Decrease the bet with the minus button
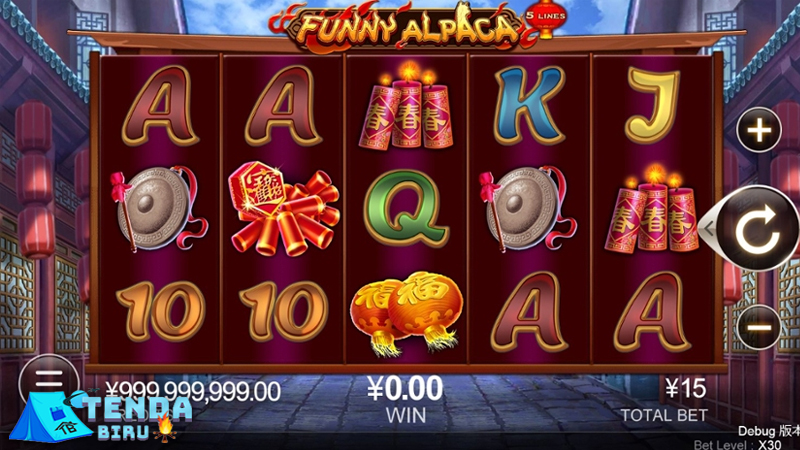The image size is (800, 450). tap(760, 326)
